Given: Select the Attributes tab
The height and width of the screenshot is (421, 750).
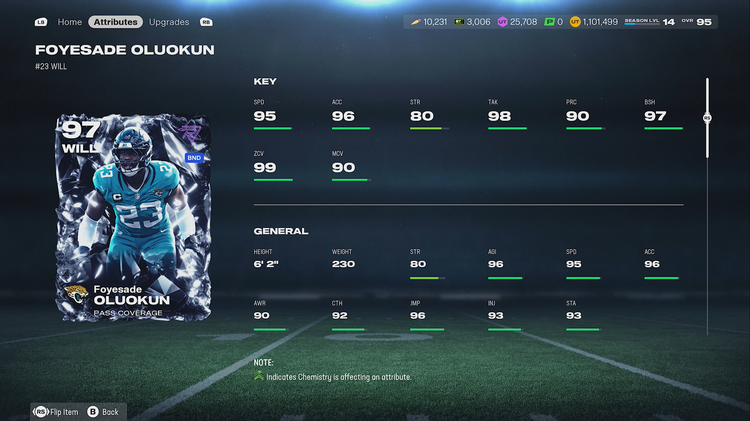Looking at the screenshot, I should [x=115, y=21].
